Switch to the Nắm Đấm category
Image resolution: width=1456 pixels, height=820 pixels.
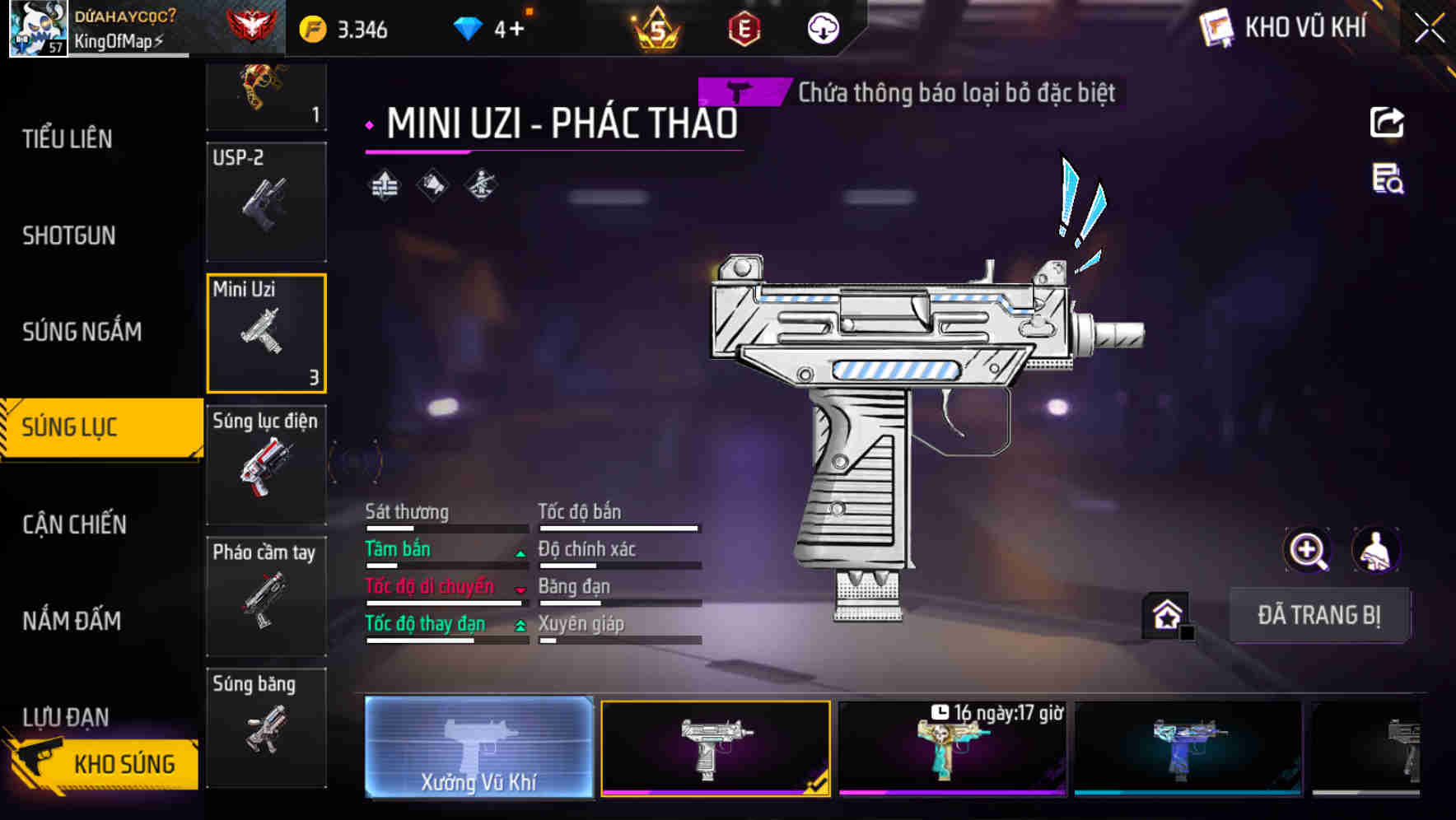pyautogui.click(x=72, y=621)
